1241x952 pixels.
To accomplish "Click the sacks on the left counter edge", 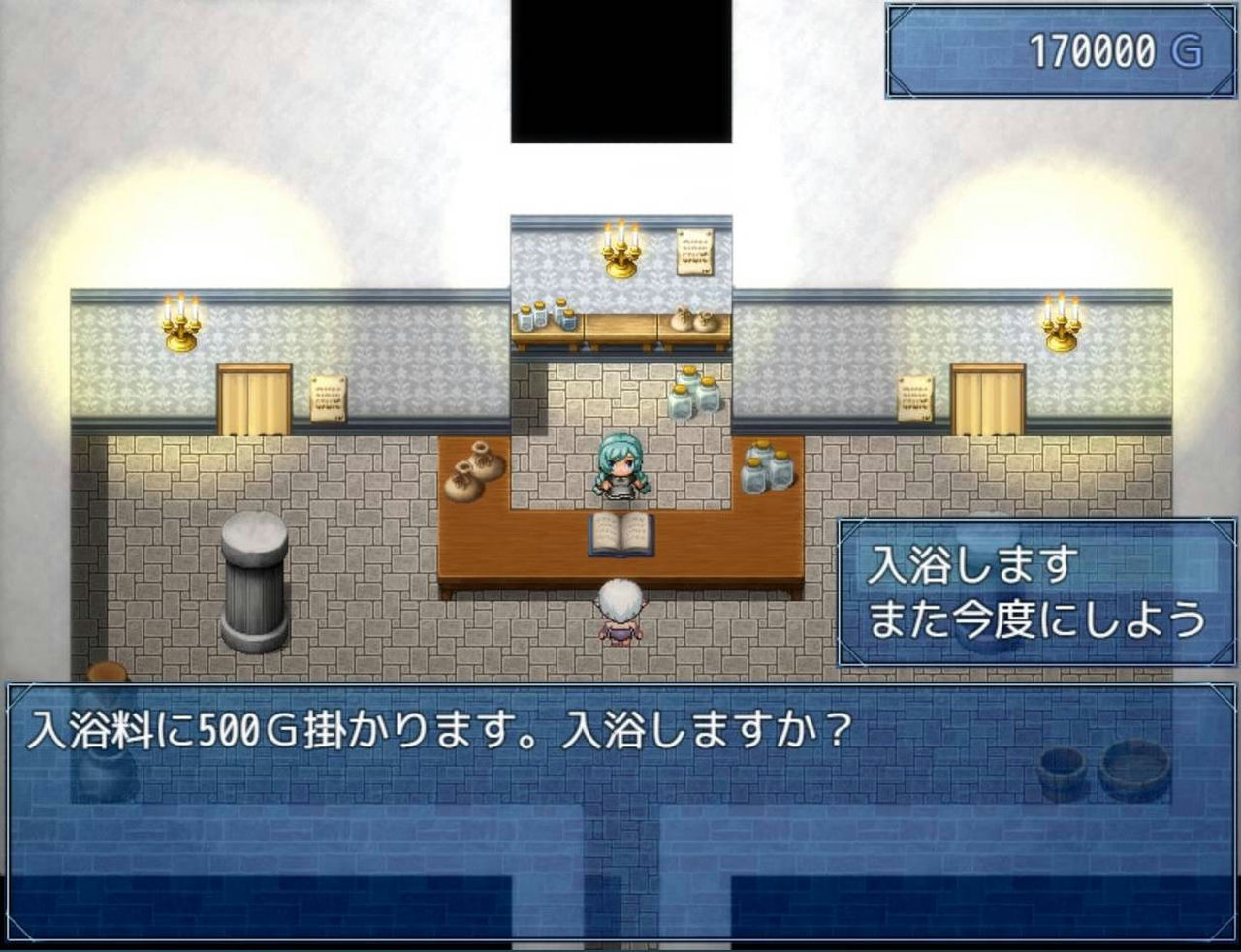I will (x=472, y=472).
